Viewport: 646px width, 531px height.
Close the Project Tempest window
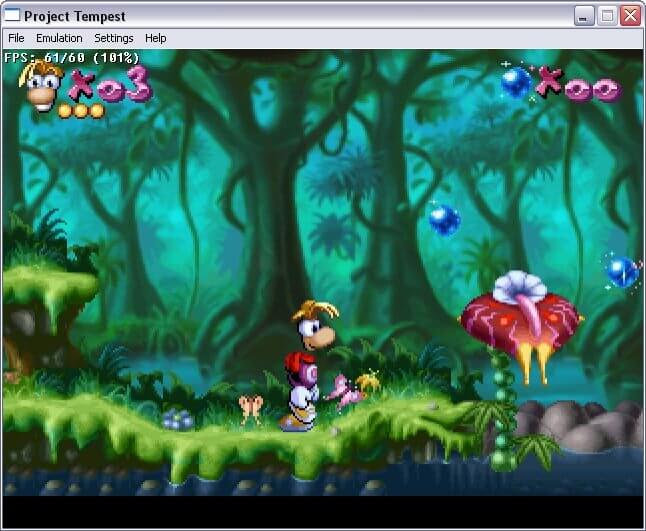point(630,16)
